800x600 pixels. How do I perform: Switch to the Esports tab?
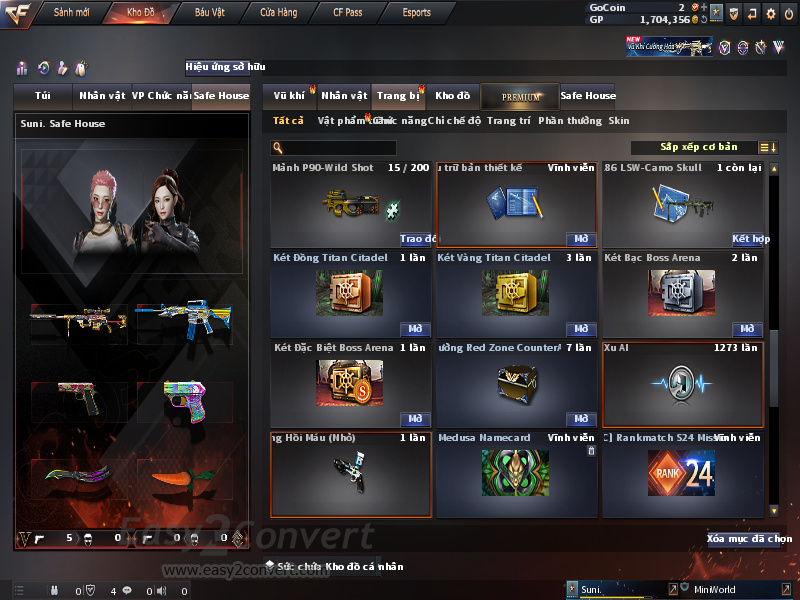416,12
